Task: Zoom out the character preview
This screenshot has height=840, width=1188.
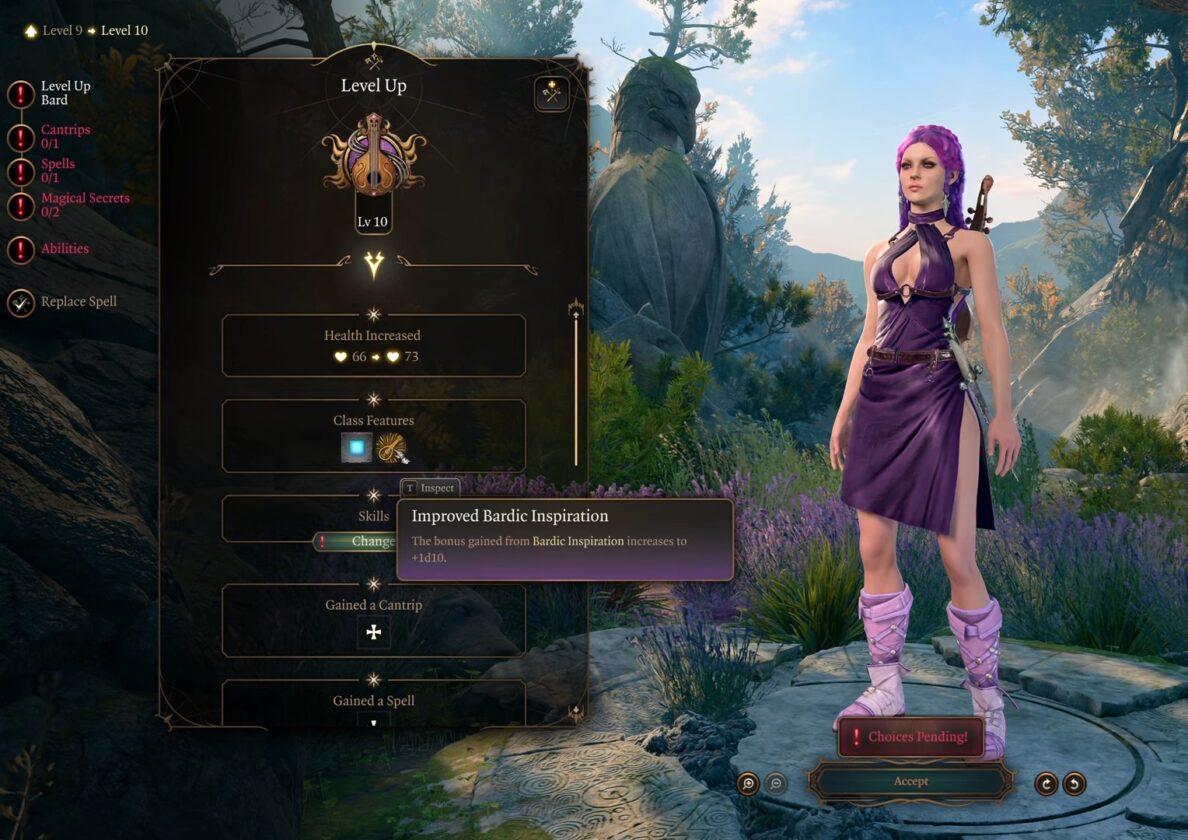Action: click(x=776, y=783)
